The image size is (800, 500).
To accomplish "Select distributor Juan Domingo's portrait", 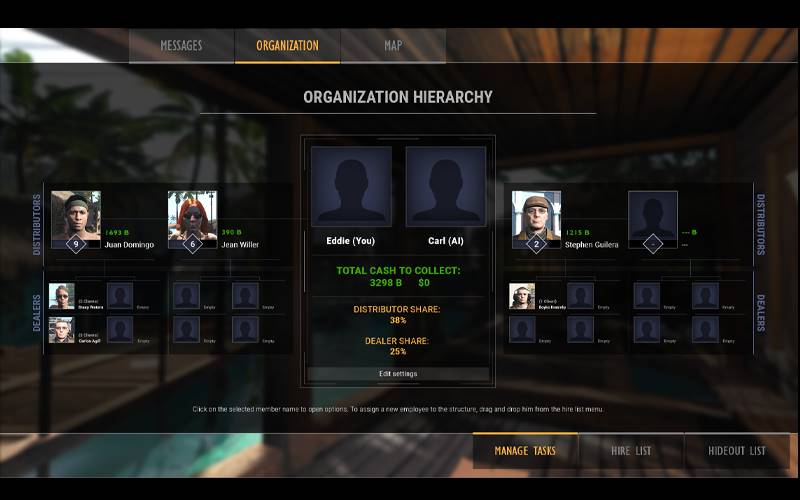I will 76,215.
